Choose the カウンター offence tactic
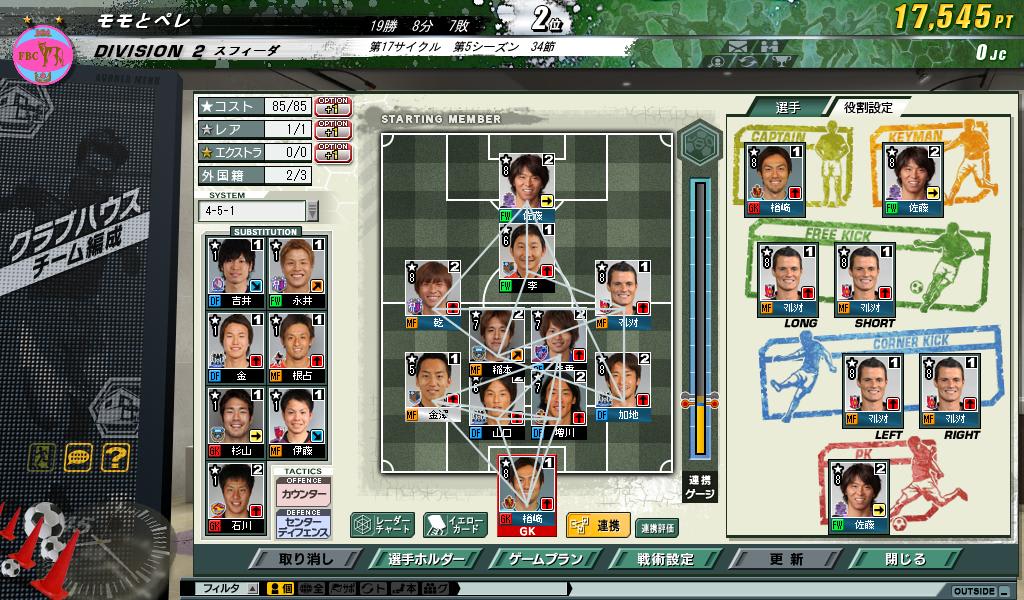1024x600 pixels. (x=302, y=492)
